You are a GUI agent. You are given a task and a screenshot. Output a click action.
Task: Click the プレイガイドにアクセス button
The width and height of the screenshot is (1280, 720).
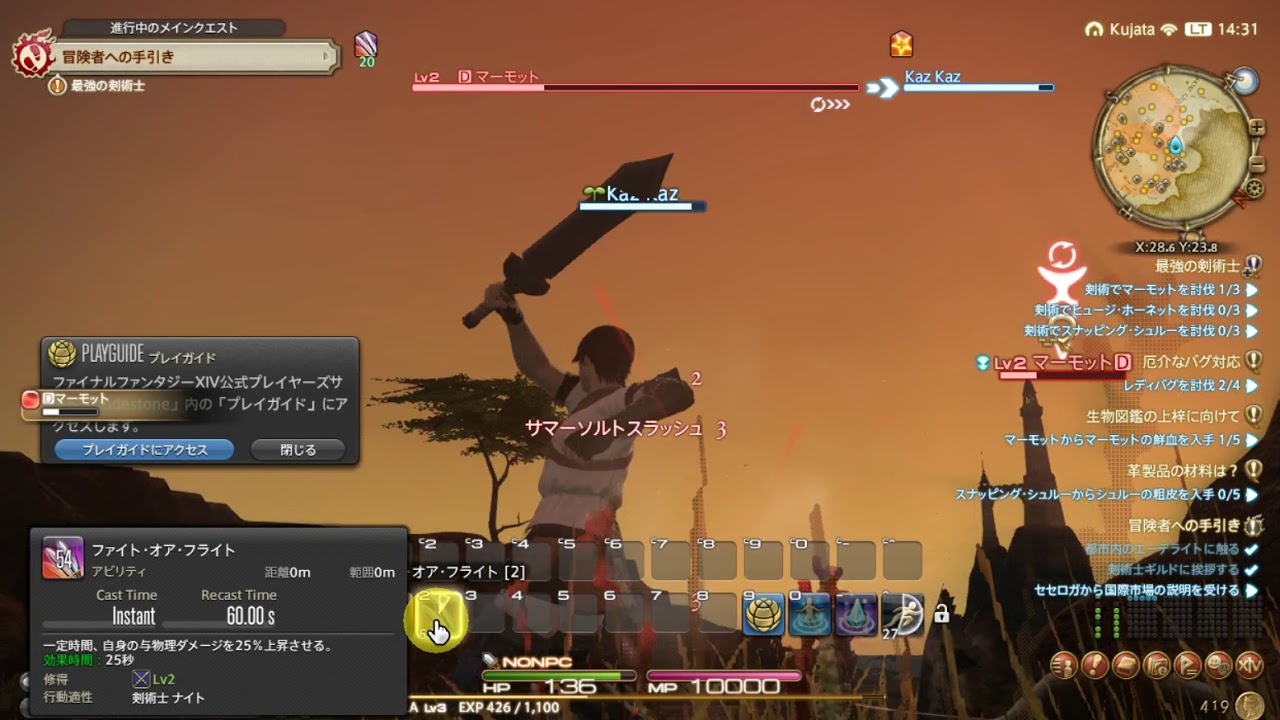click(x=144, y=450)
